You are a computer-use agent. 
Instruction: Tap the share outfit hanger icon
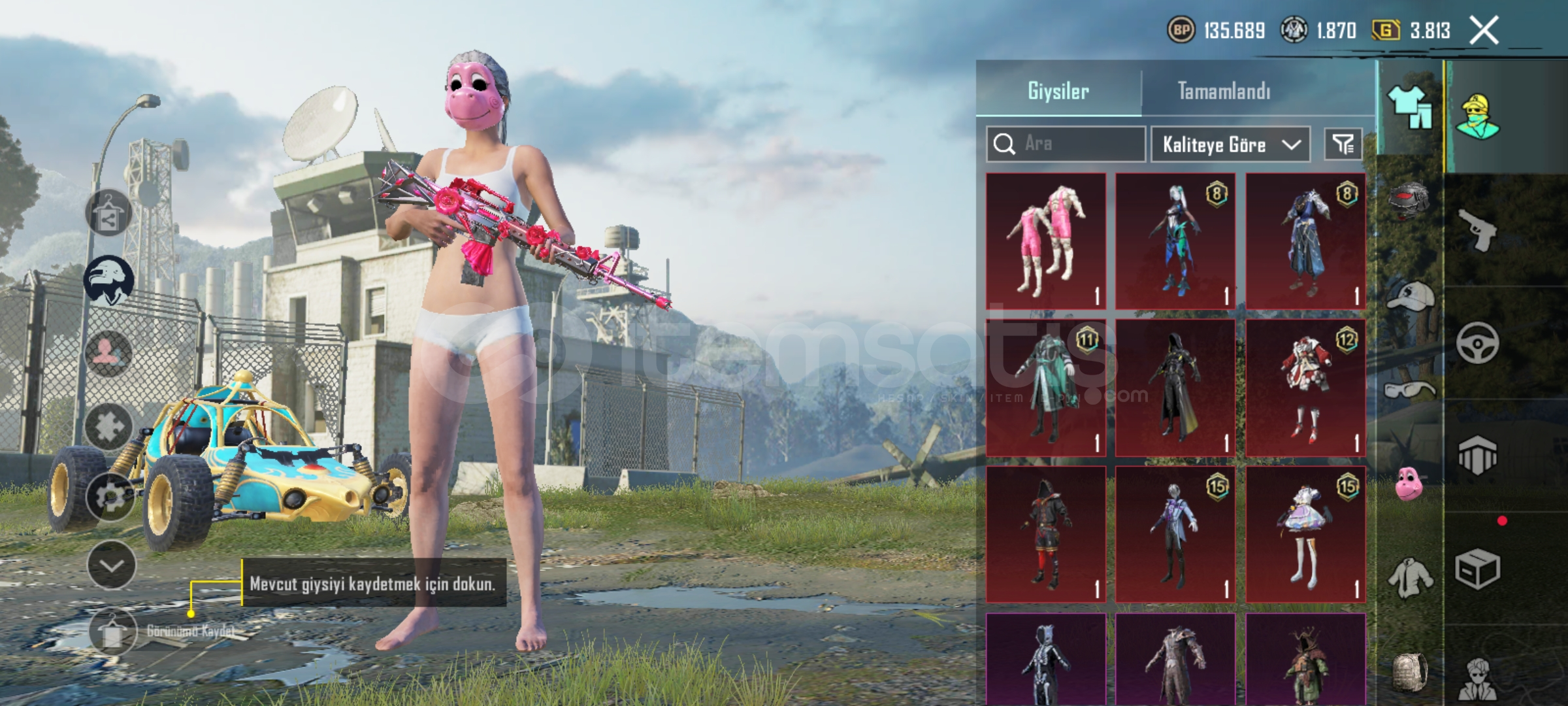click(108, 213)
